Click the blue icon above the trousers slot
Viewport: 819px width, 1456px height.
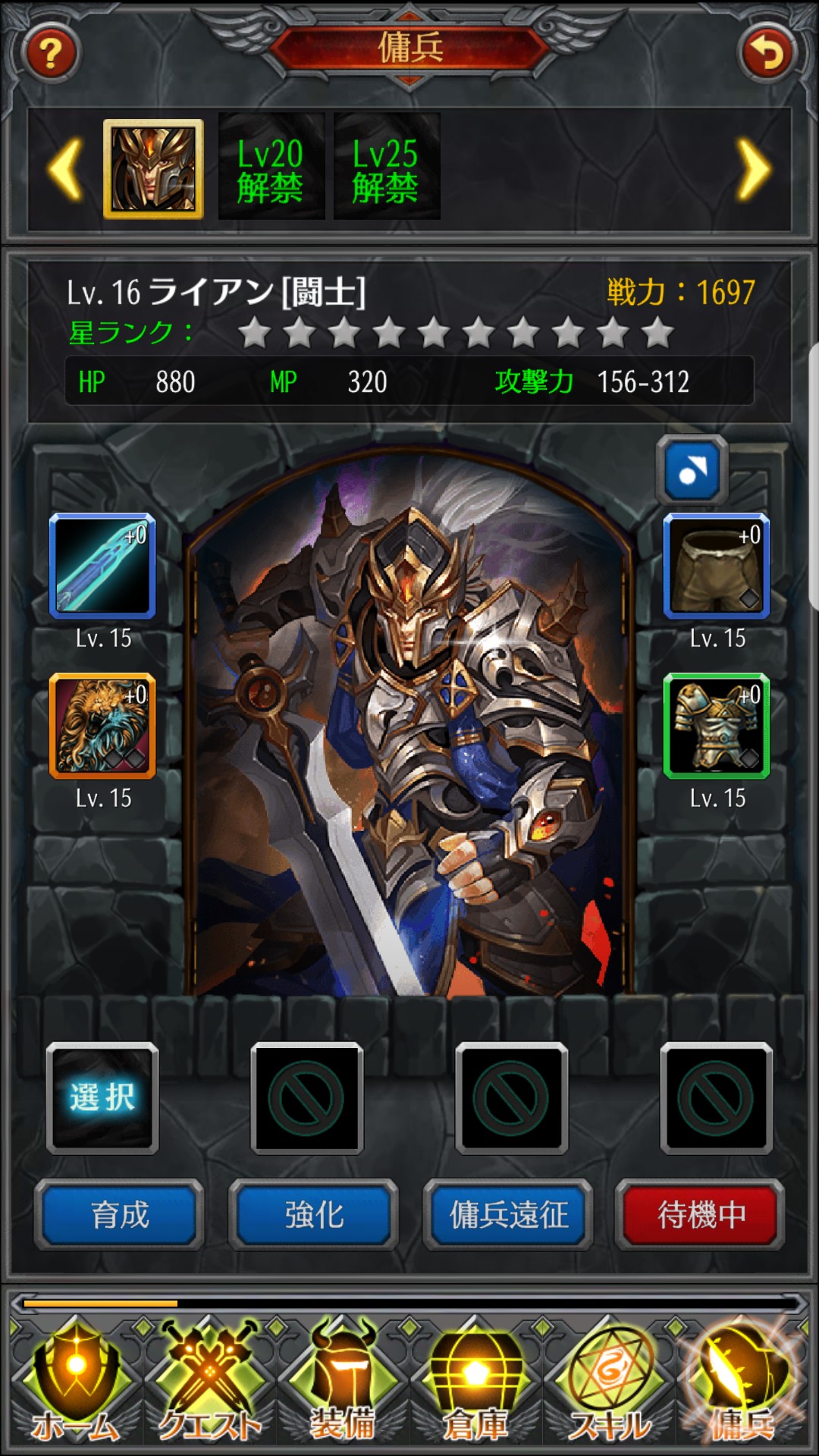692,470
